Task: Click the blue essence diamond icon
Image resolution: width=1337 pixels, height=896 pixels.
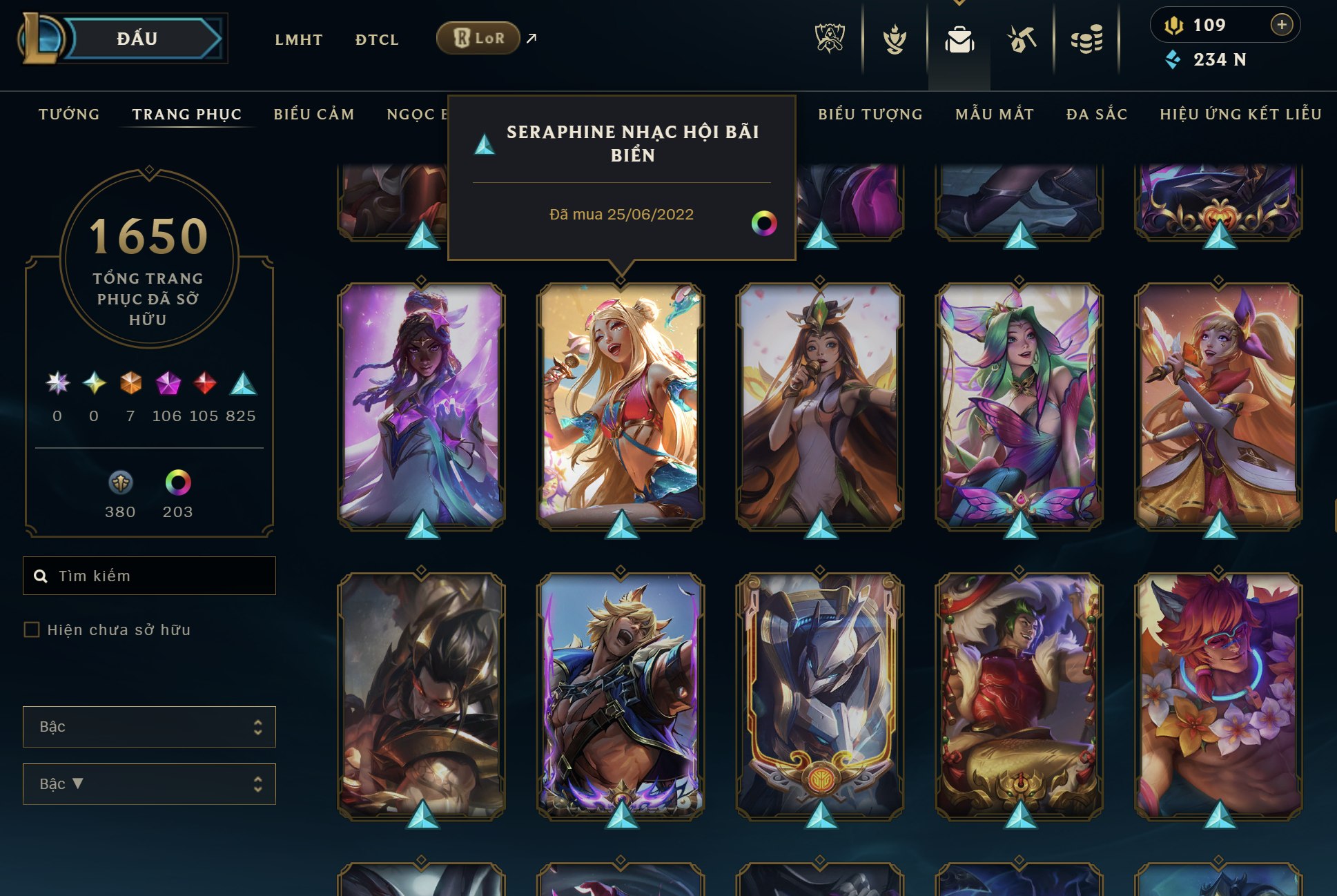Action: (x=1172, y=60)
